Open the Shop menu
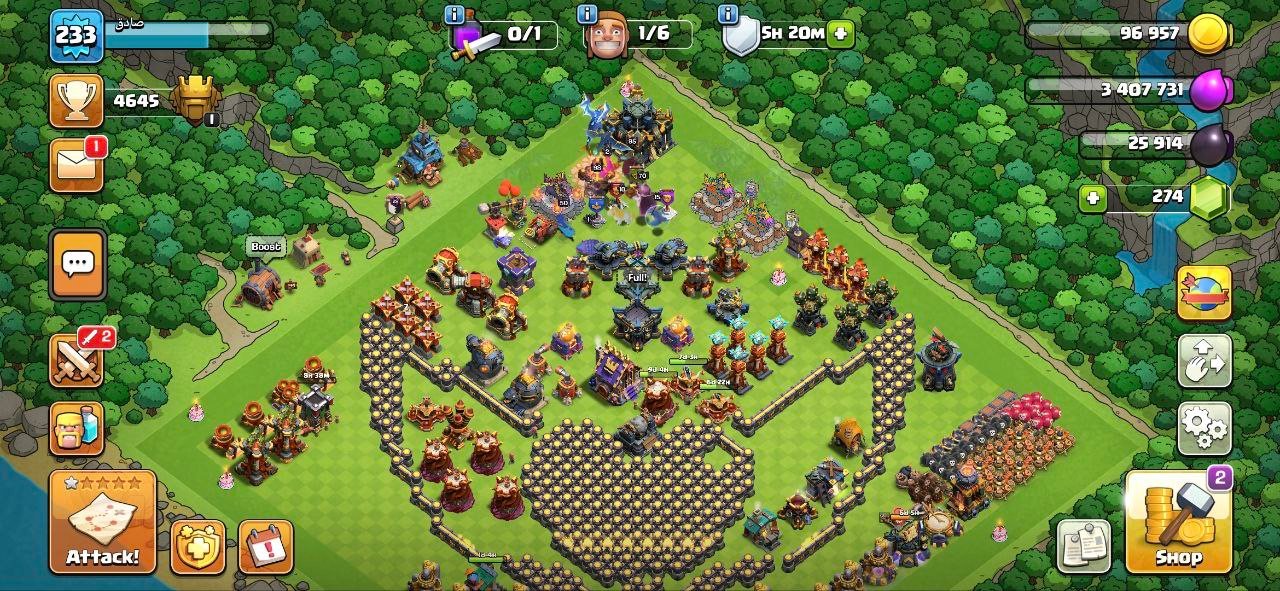The image size is (1280, 591). 1178,522
